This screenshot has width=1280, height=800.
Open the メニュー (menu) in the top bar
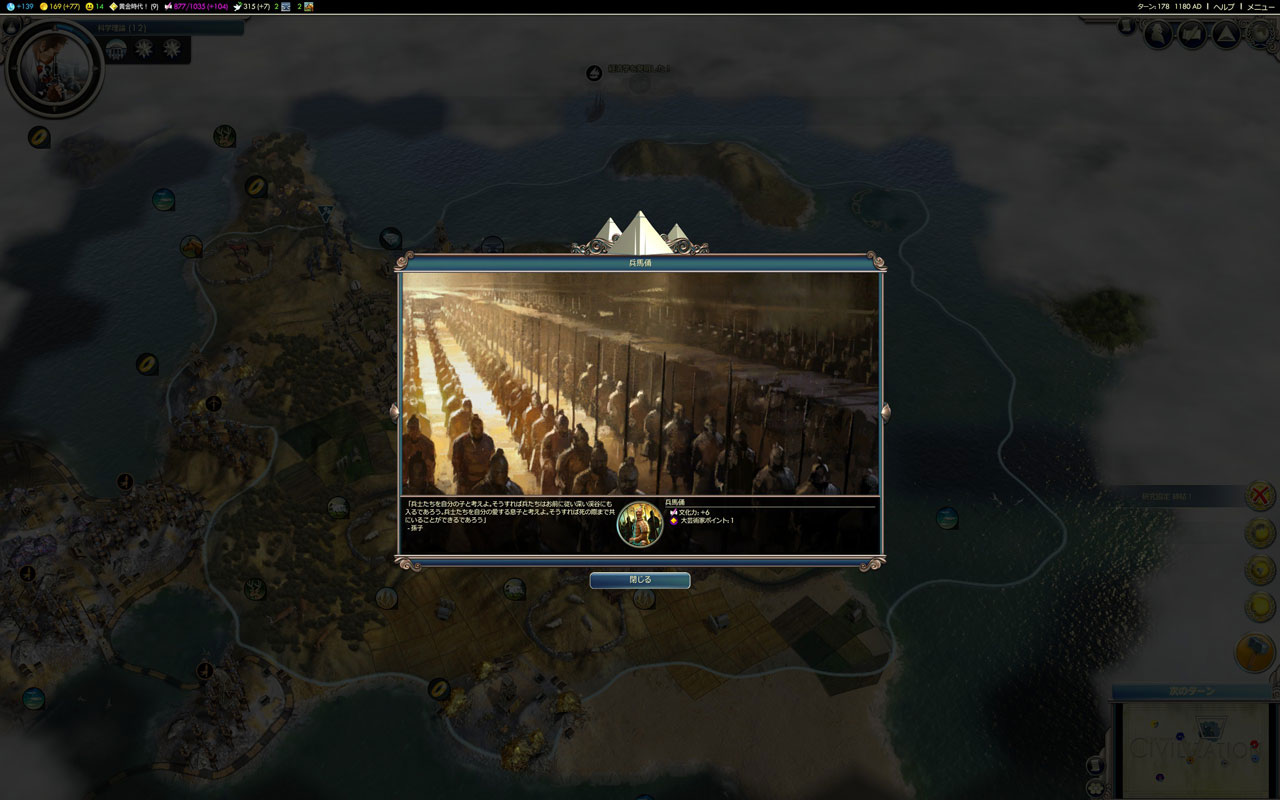(1259, 6)
